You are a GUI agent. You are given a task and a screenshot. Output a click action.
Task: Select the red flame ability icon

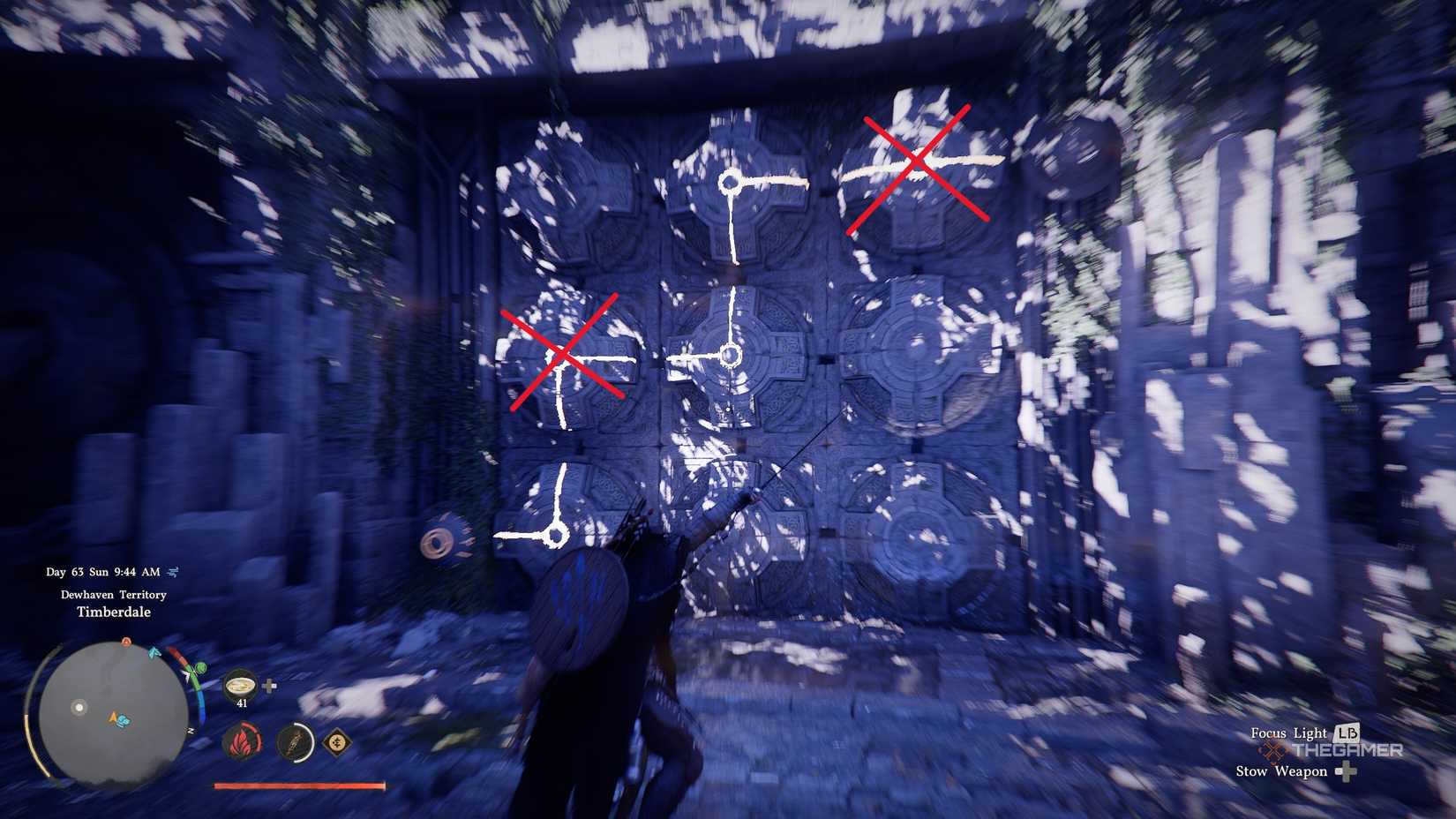point(242,742)
